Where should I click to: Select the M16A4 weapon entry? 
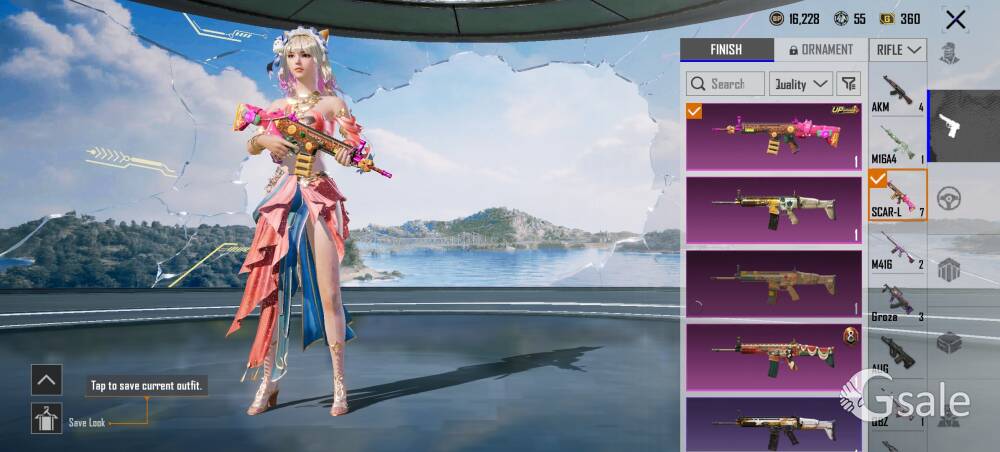(897, 144)
